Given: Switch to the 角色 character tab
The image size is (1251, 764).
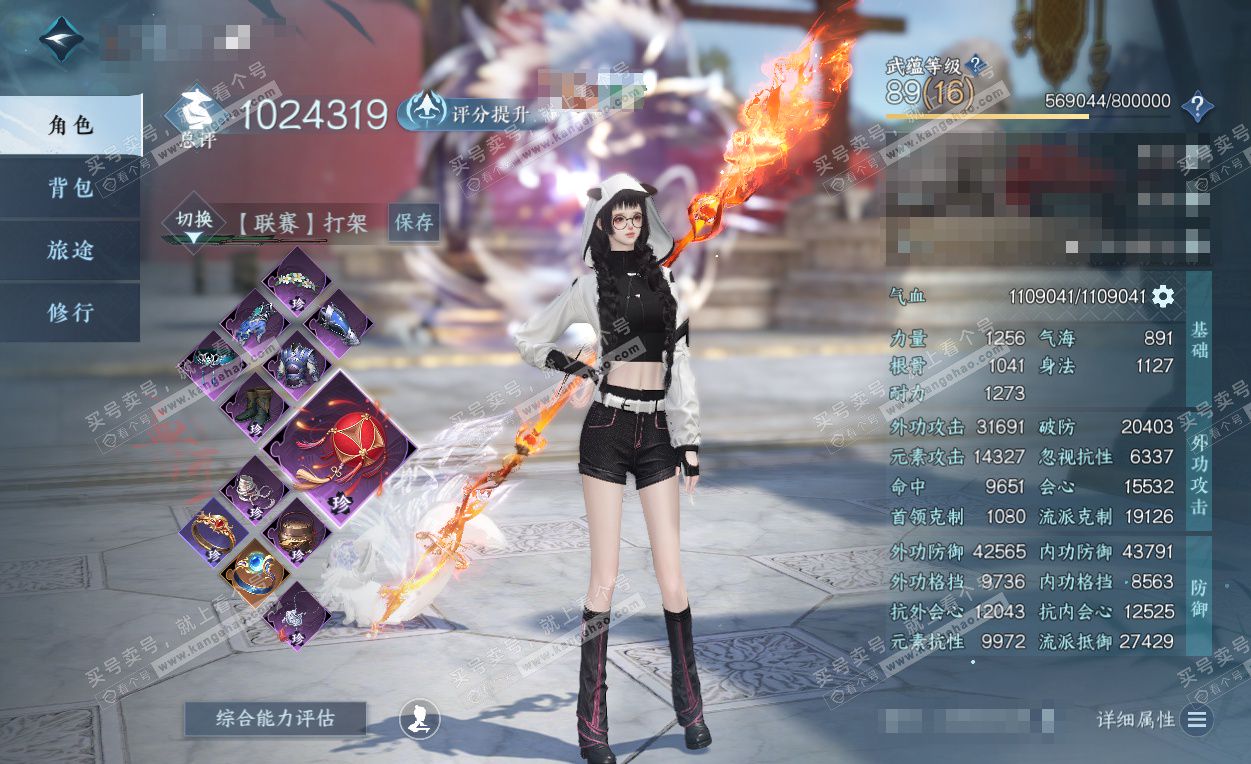Looking at the screenshot, I should pos(70,125).
